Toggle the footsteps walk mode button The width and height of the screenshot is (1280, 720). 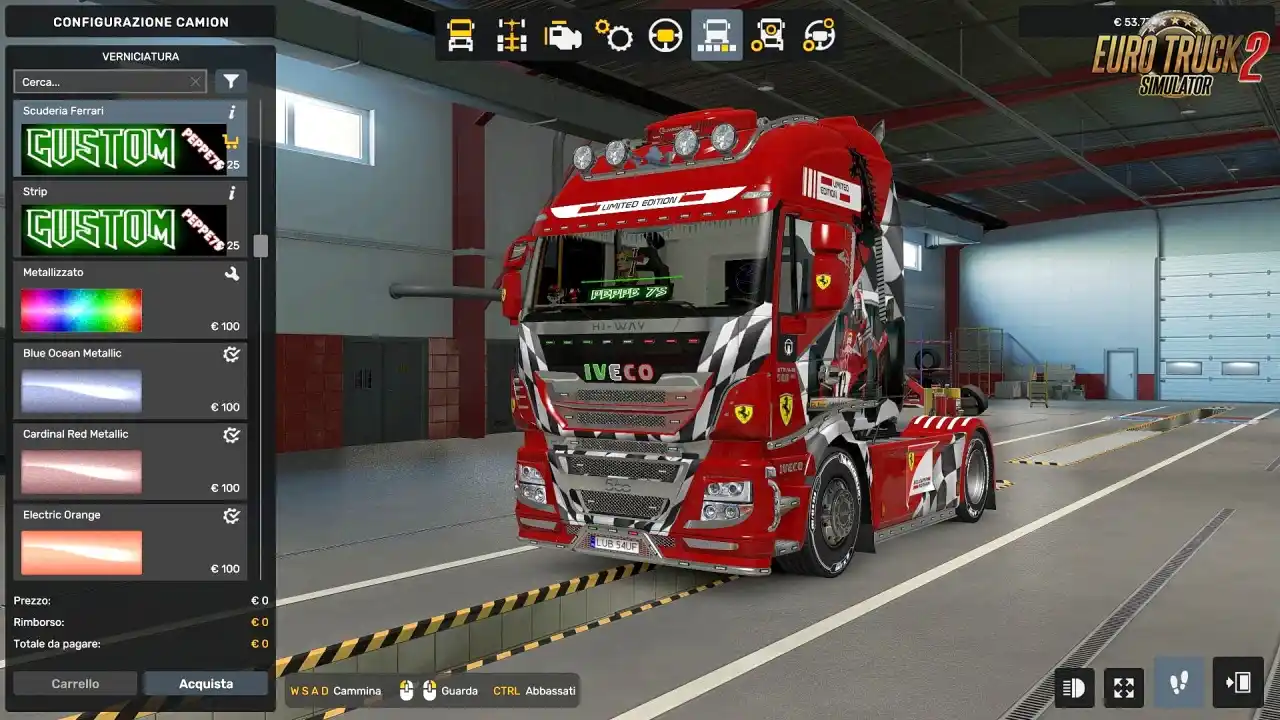1180,684
